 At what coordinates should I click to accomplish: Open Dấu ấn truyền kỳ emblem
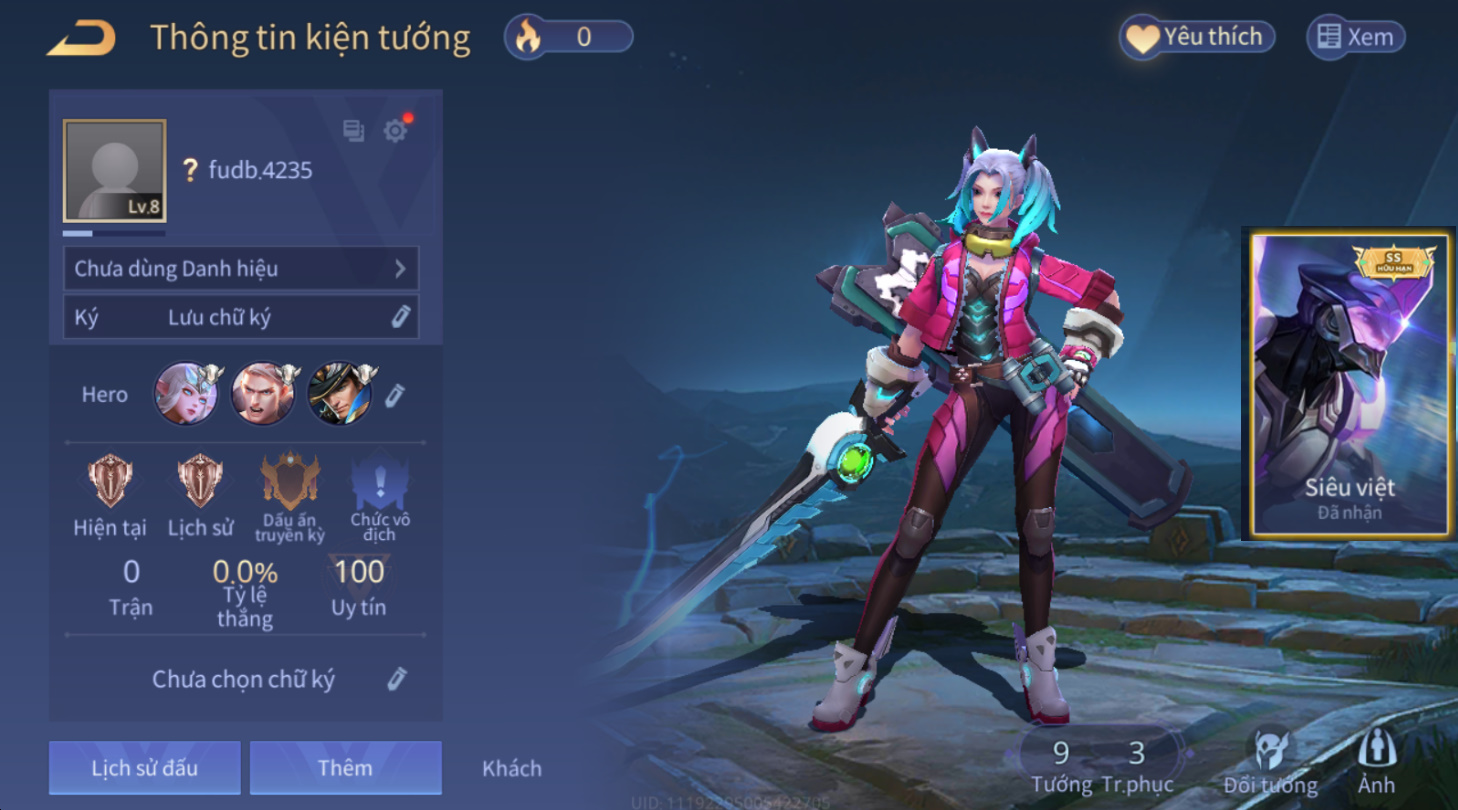point(290,482)
